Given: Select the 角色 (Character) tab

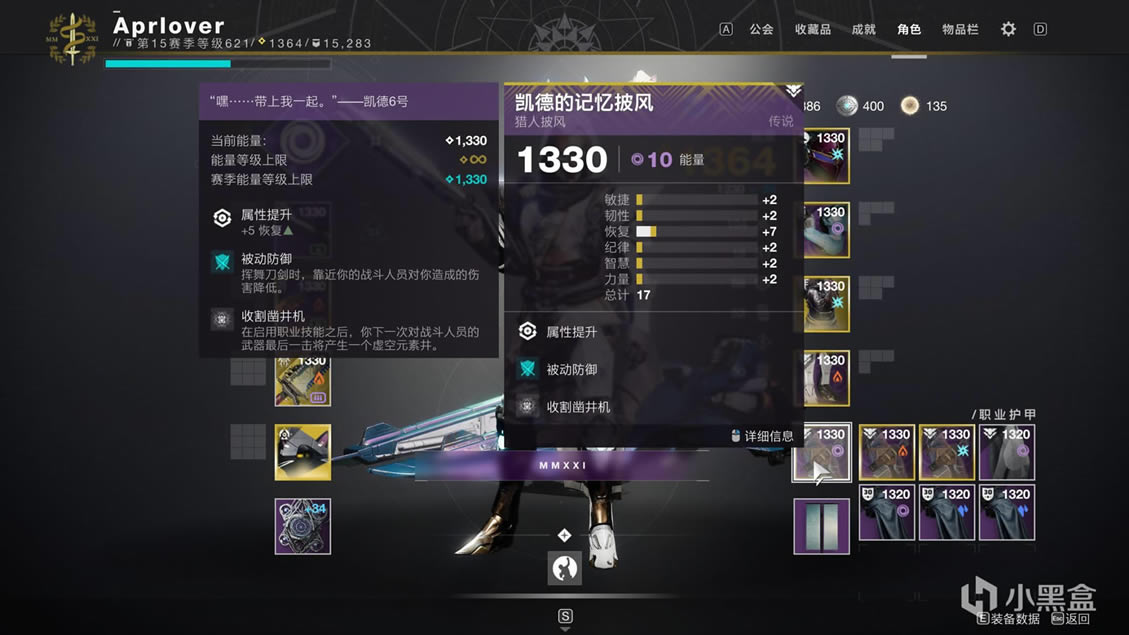Looking at the screenshot, I should tap(909, 29).
